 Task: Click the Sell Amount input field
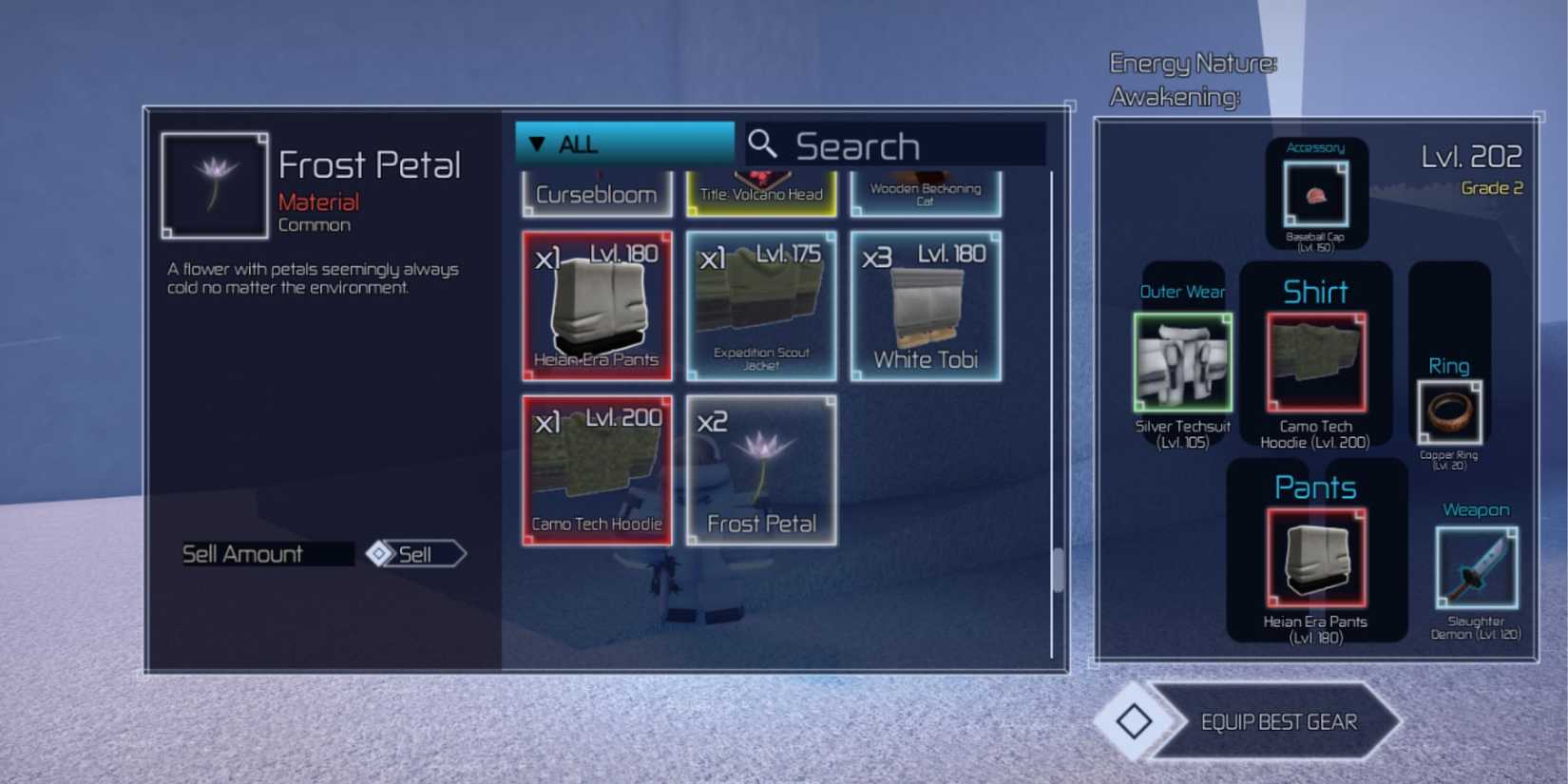(x=267, y=554)
